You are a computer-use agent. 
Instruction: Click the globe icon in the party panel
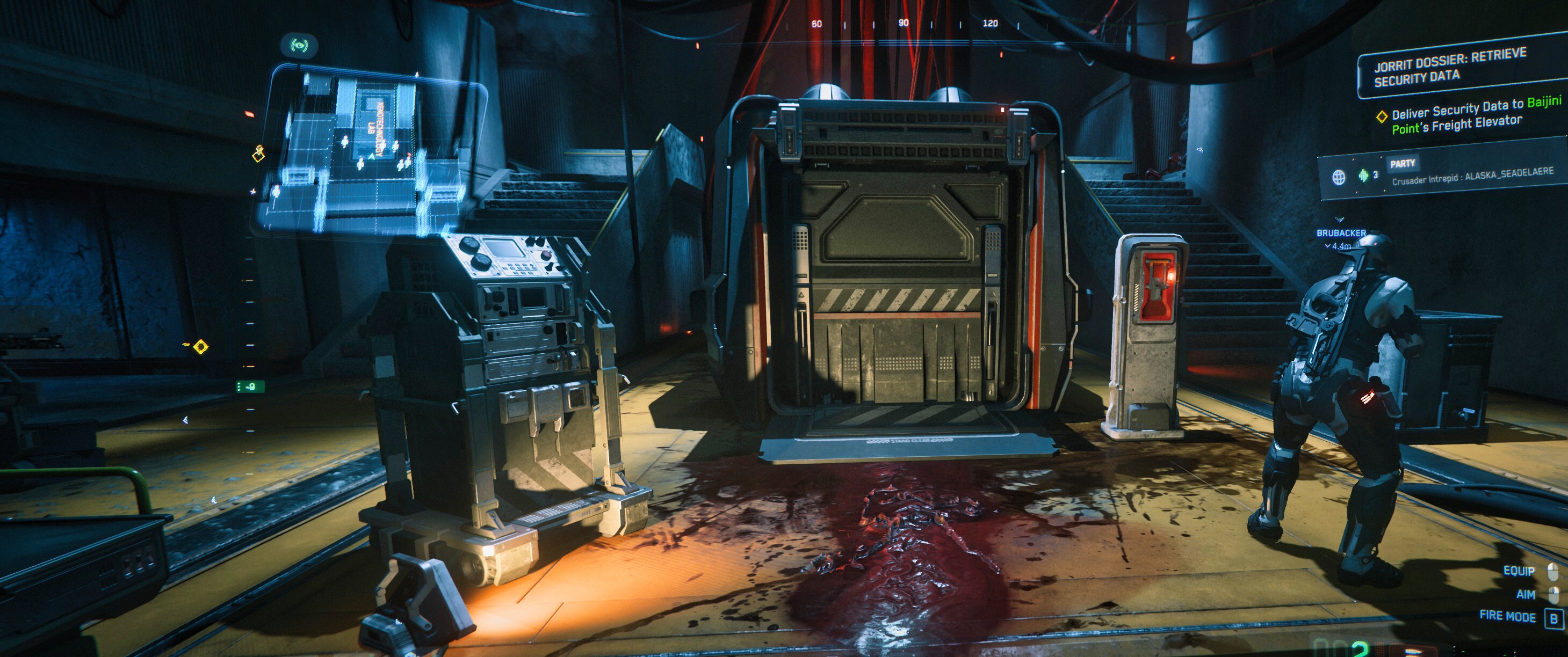tap(1339, 178)
